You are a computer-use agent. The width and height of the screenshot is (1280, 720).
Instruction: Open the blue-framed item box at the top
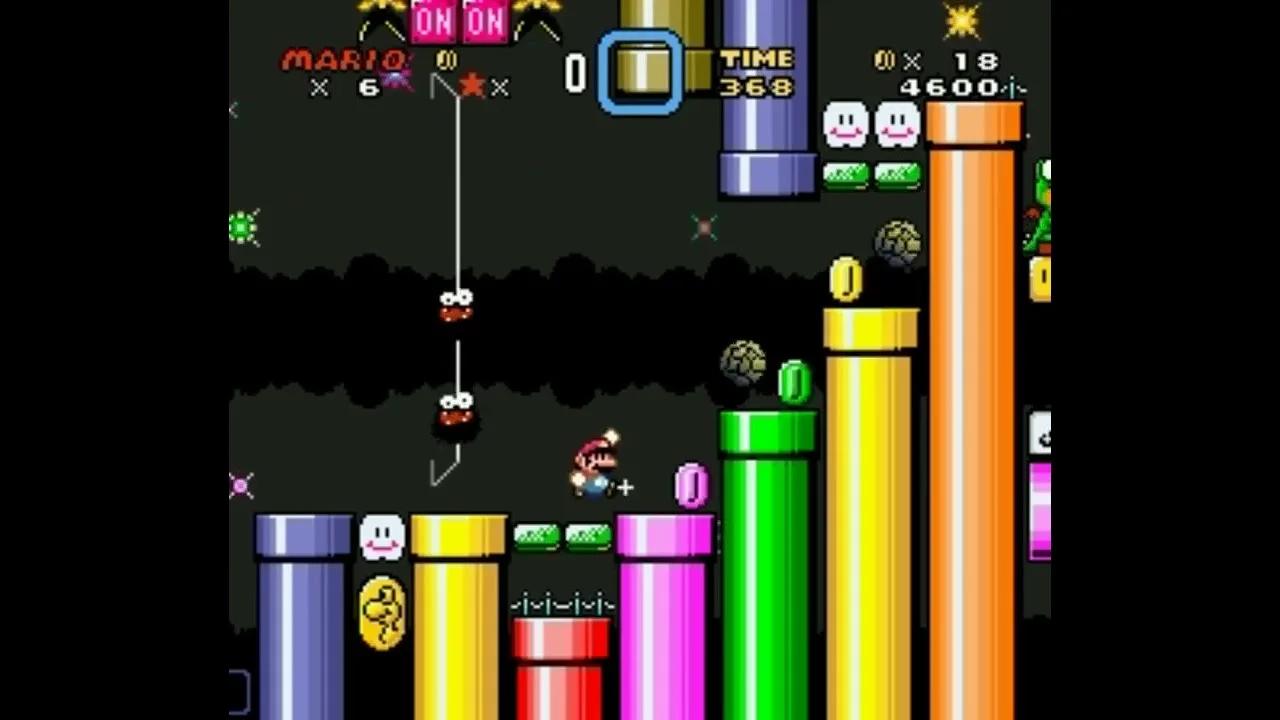point(642,70)
